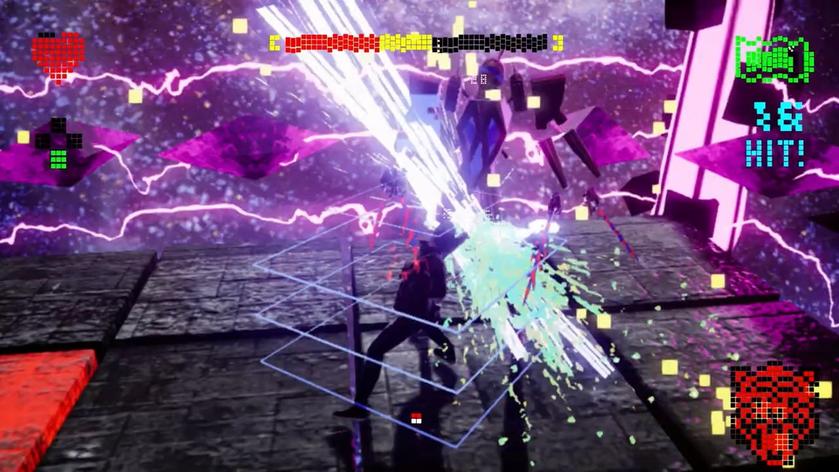Click the green D-pad skill selector icon

57,144
